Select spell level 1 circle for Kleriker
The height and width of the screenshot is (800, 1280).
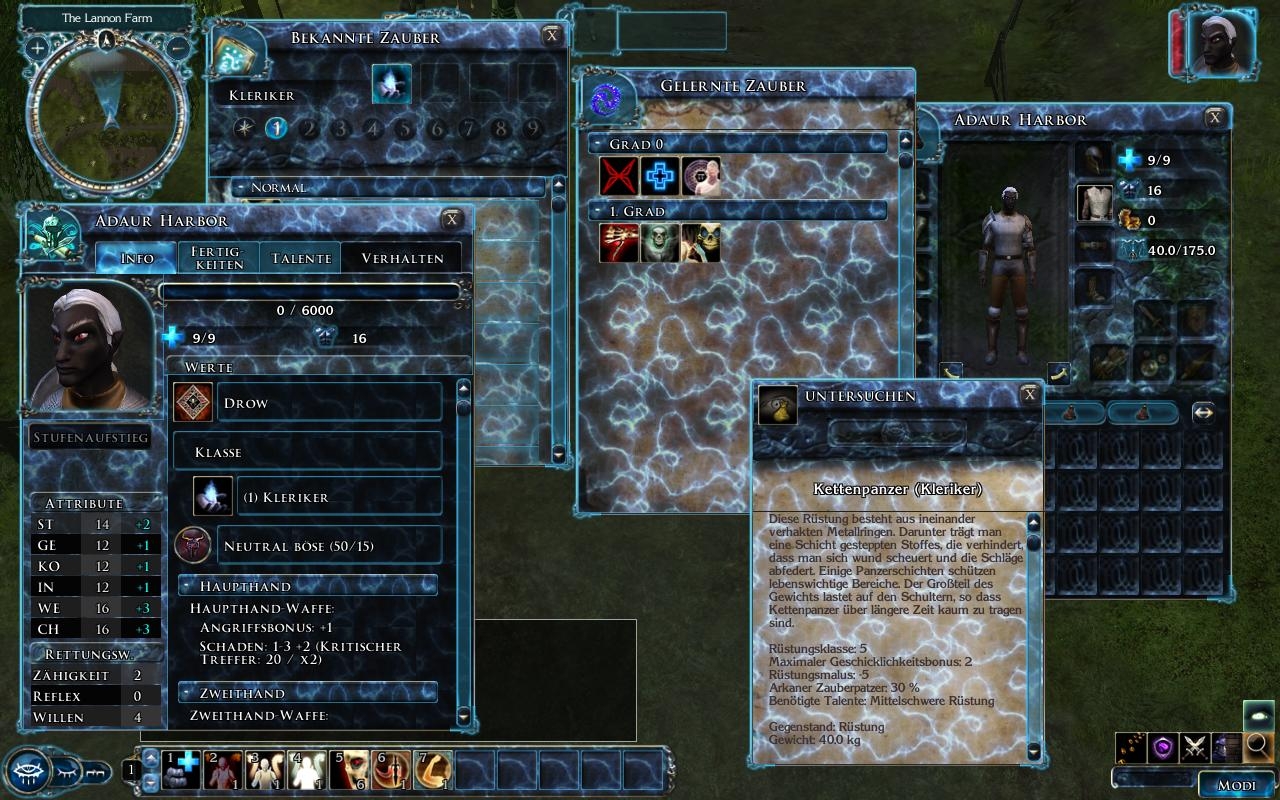click(277, 128)
